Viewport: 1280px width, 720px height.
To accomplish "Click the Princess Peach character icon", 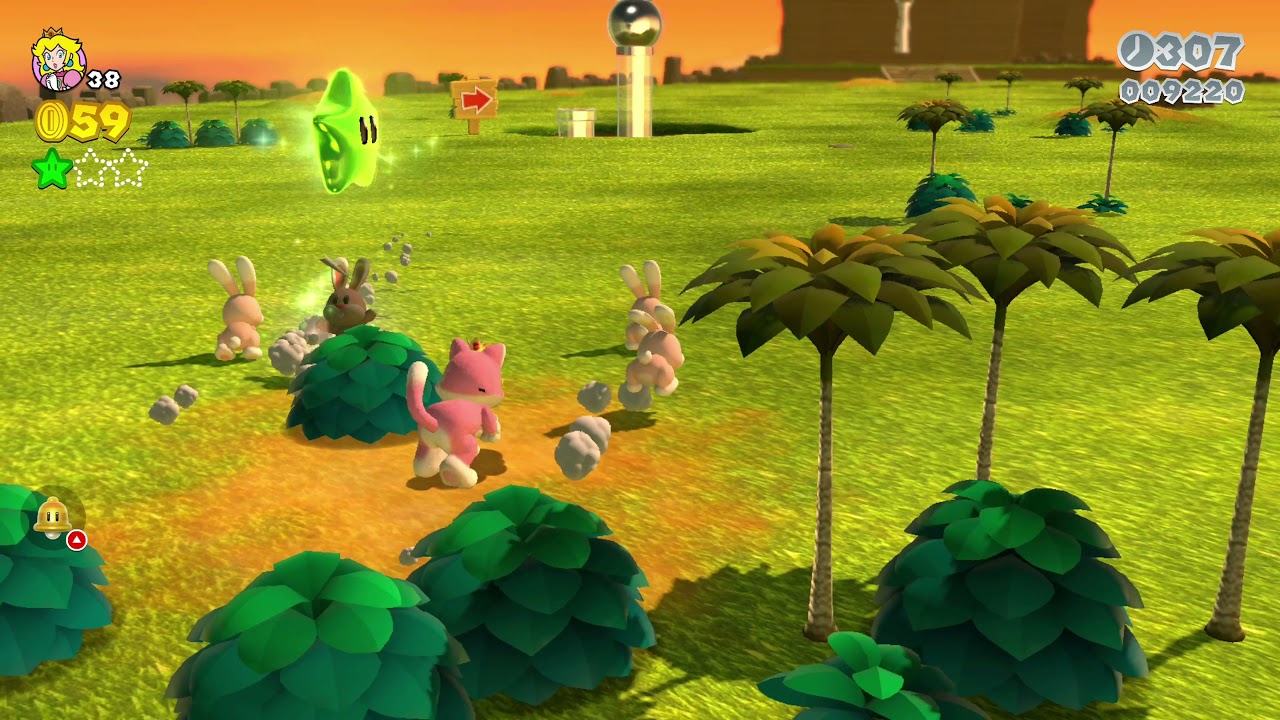I will point(57,60).
